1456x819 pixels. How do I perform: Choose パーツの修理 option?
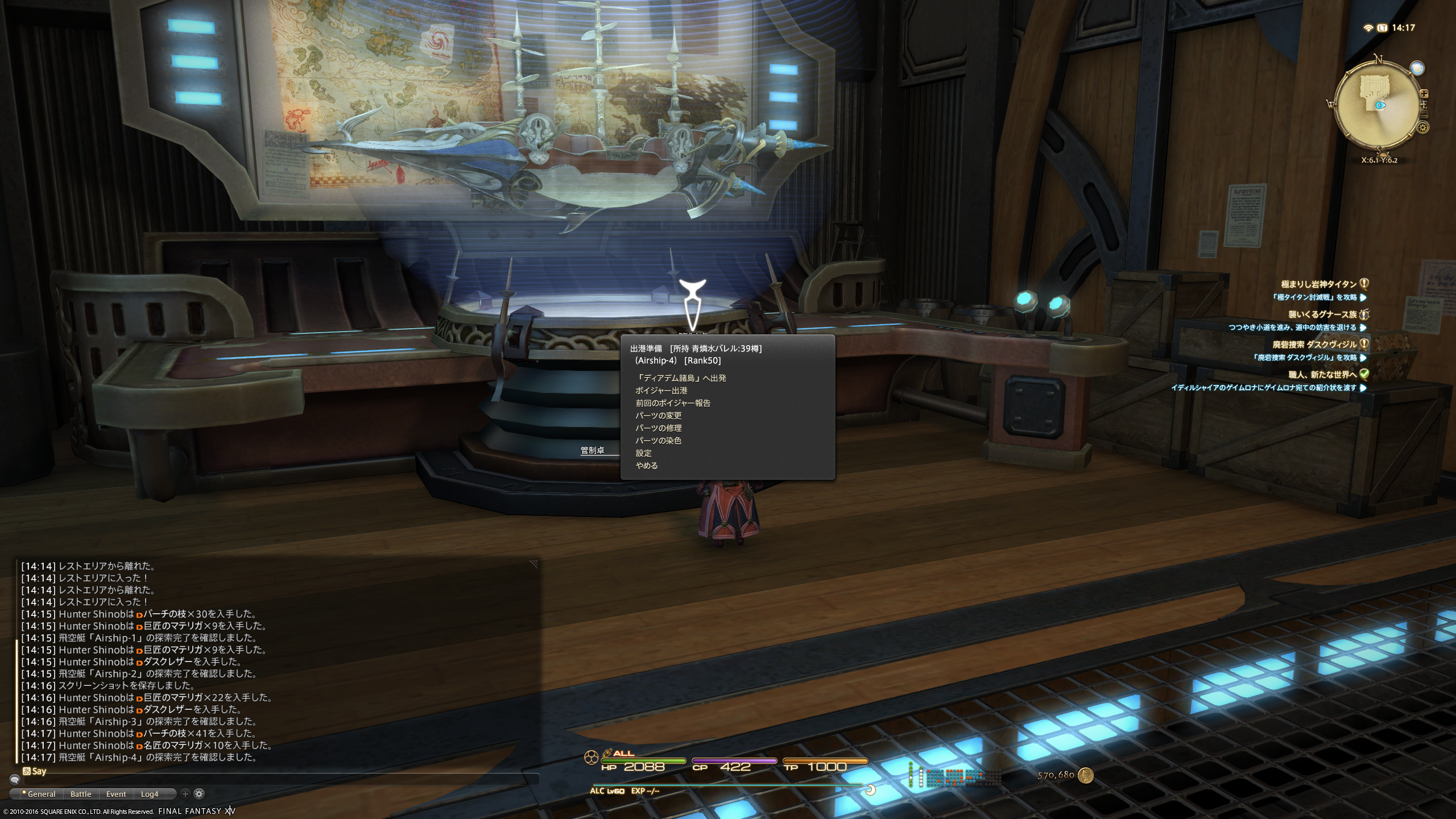(658, 428)
